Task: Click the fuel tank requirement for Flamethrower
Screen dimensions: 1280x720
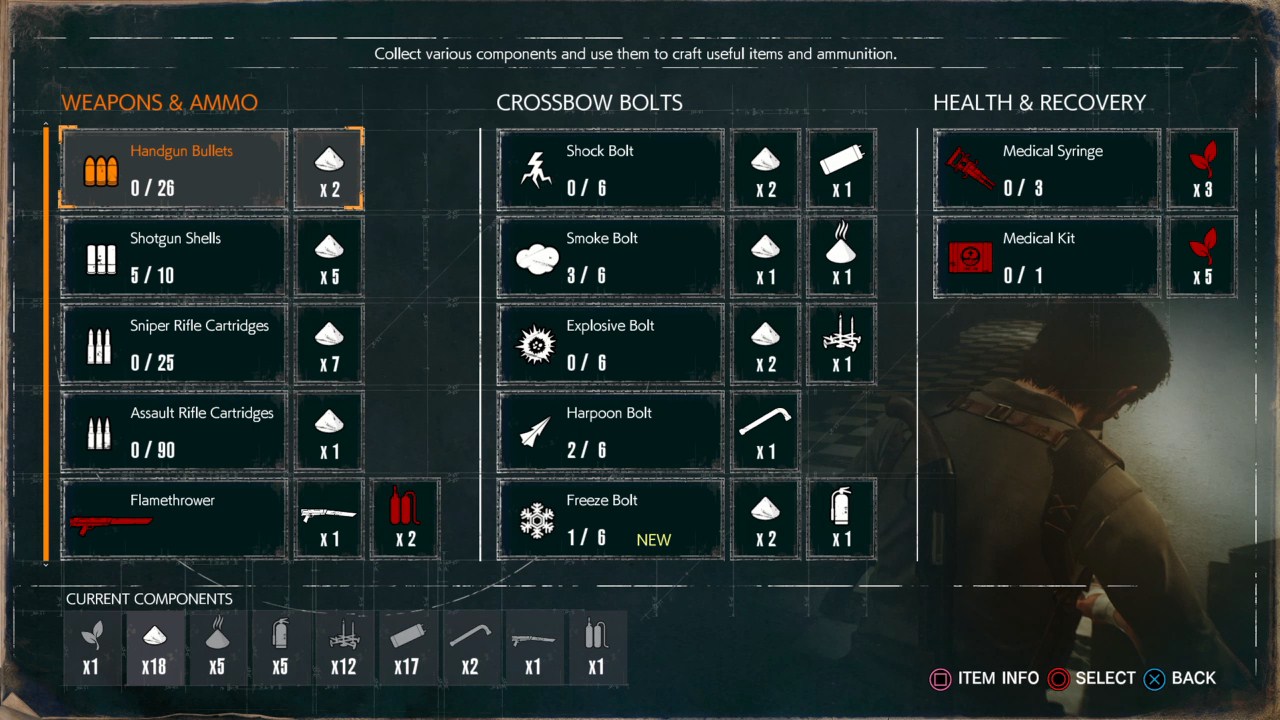Action: [405, 518]
